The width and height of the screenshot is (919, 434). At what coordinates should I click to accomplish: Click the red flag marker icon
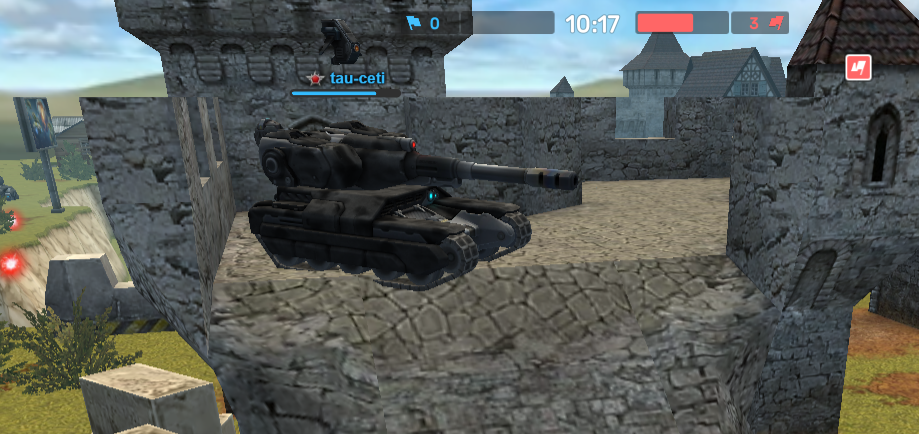[858, 67]
